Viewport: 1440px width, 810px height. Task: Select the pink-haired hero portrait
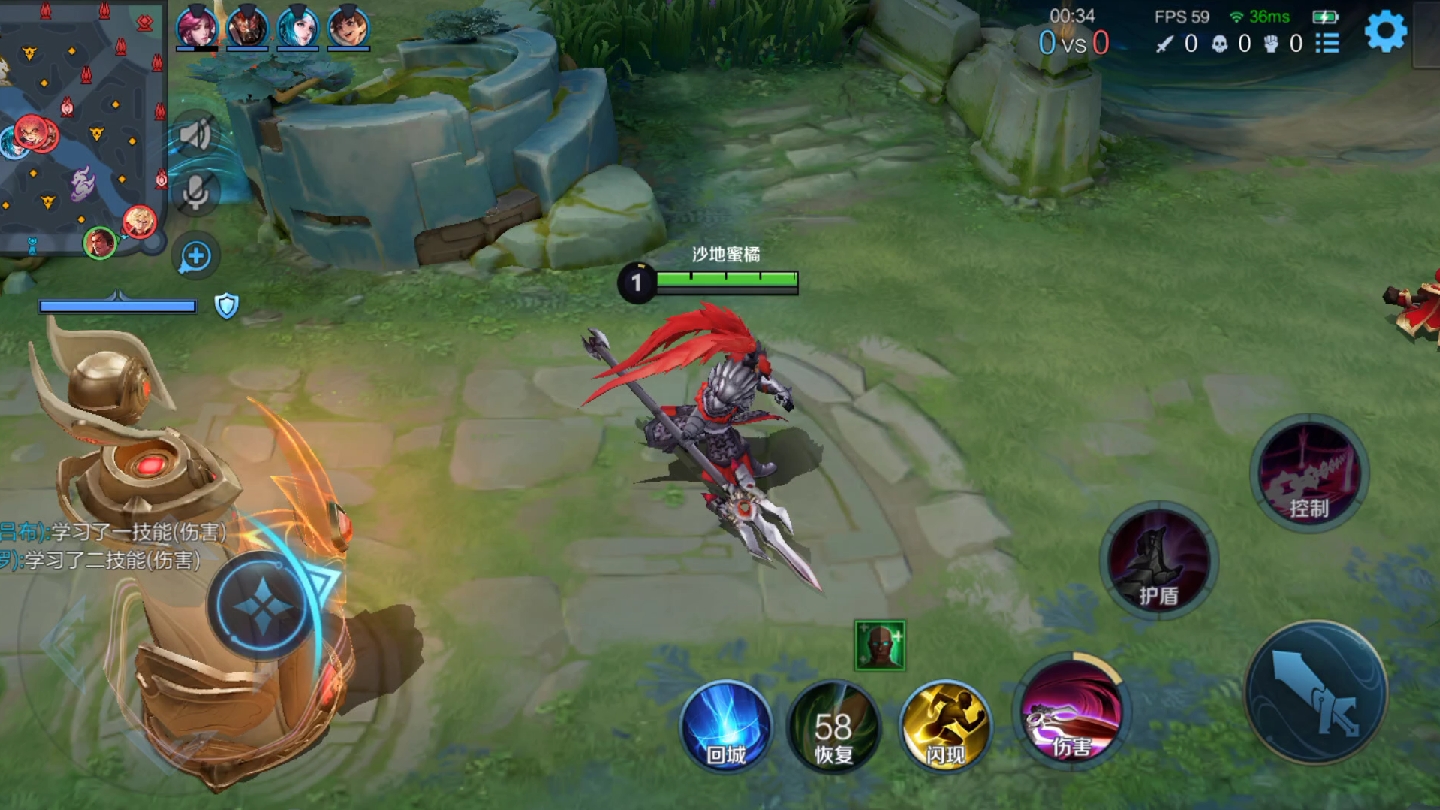coord(197,27)
